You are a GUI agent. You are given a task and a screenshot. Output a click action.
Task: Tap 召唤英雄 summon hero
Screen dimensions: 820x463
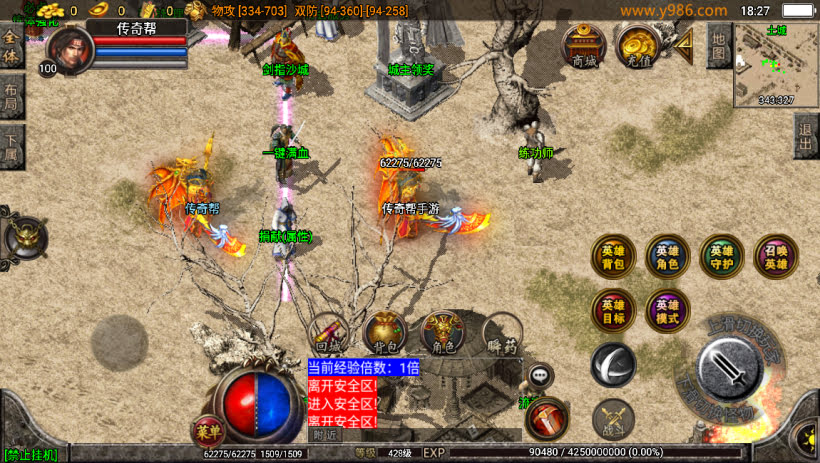[x=775, y=257]
